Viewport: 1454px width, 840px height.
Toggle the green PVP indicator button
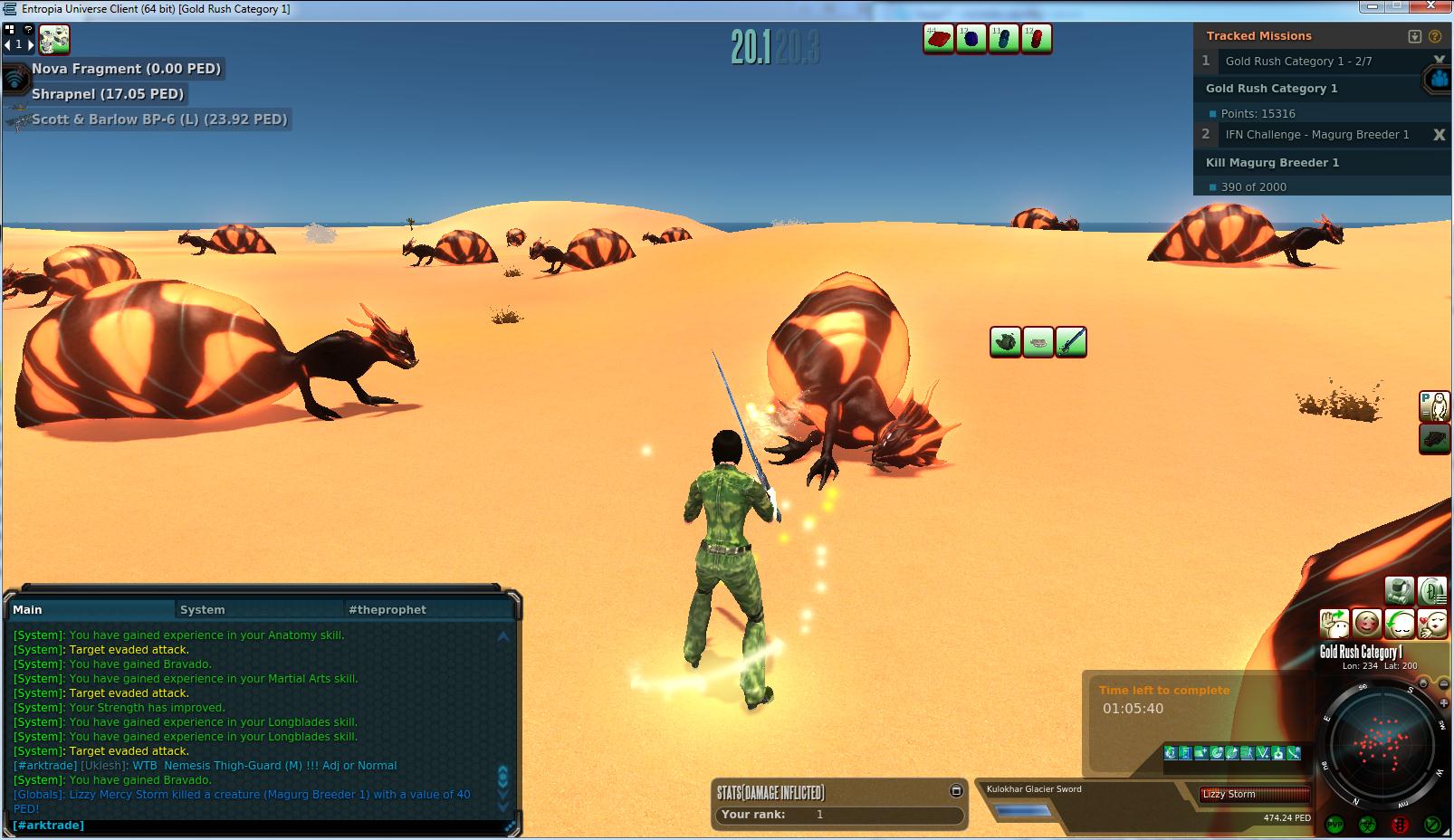1334,825
